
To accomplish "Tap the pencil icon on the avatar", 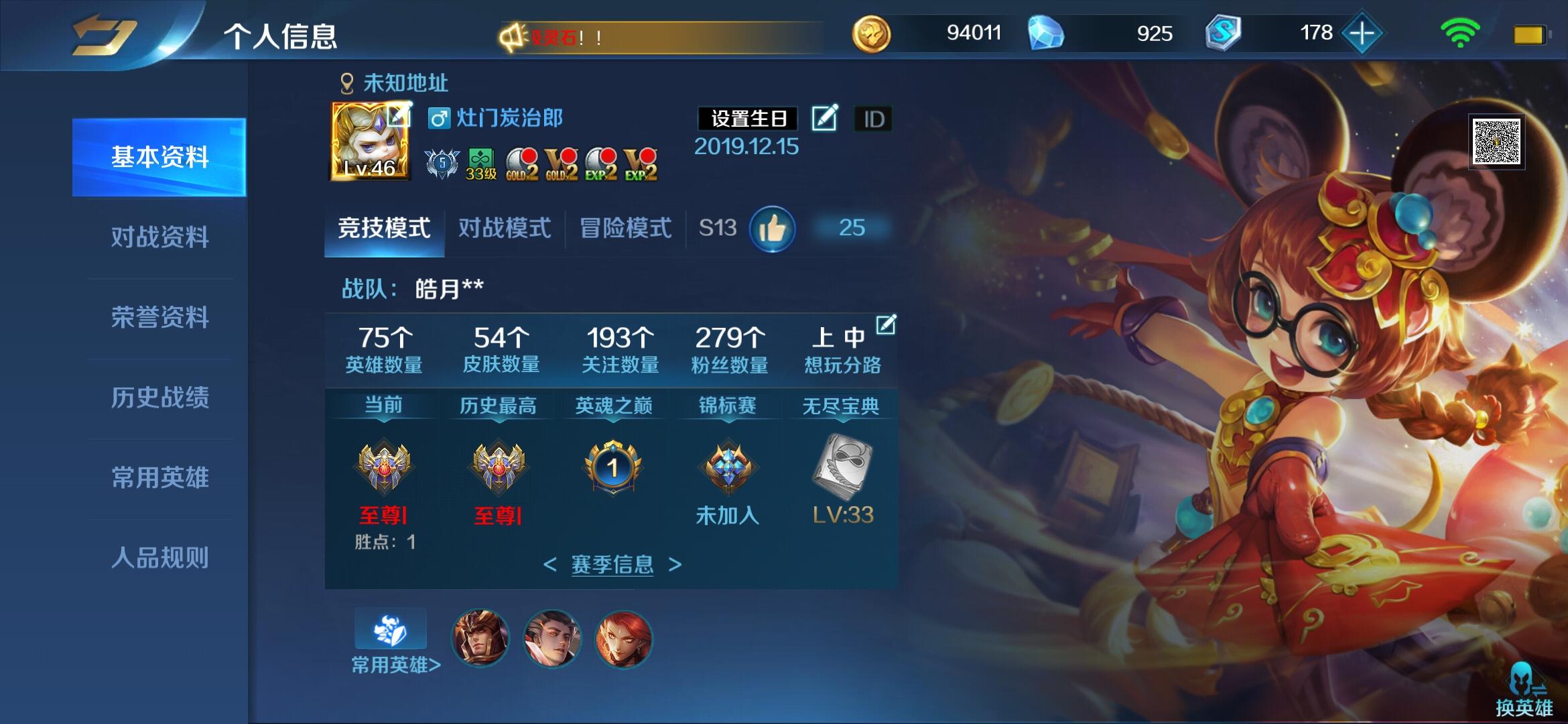I will 400,115.
